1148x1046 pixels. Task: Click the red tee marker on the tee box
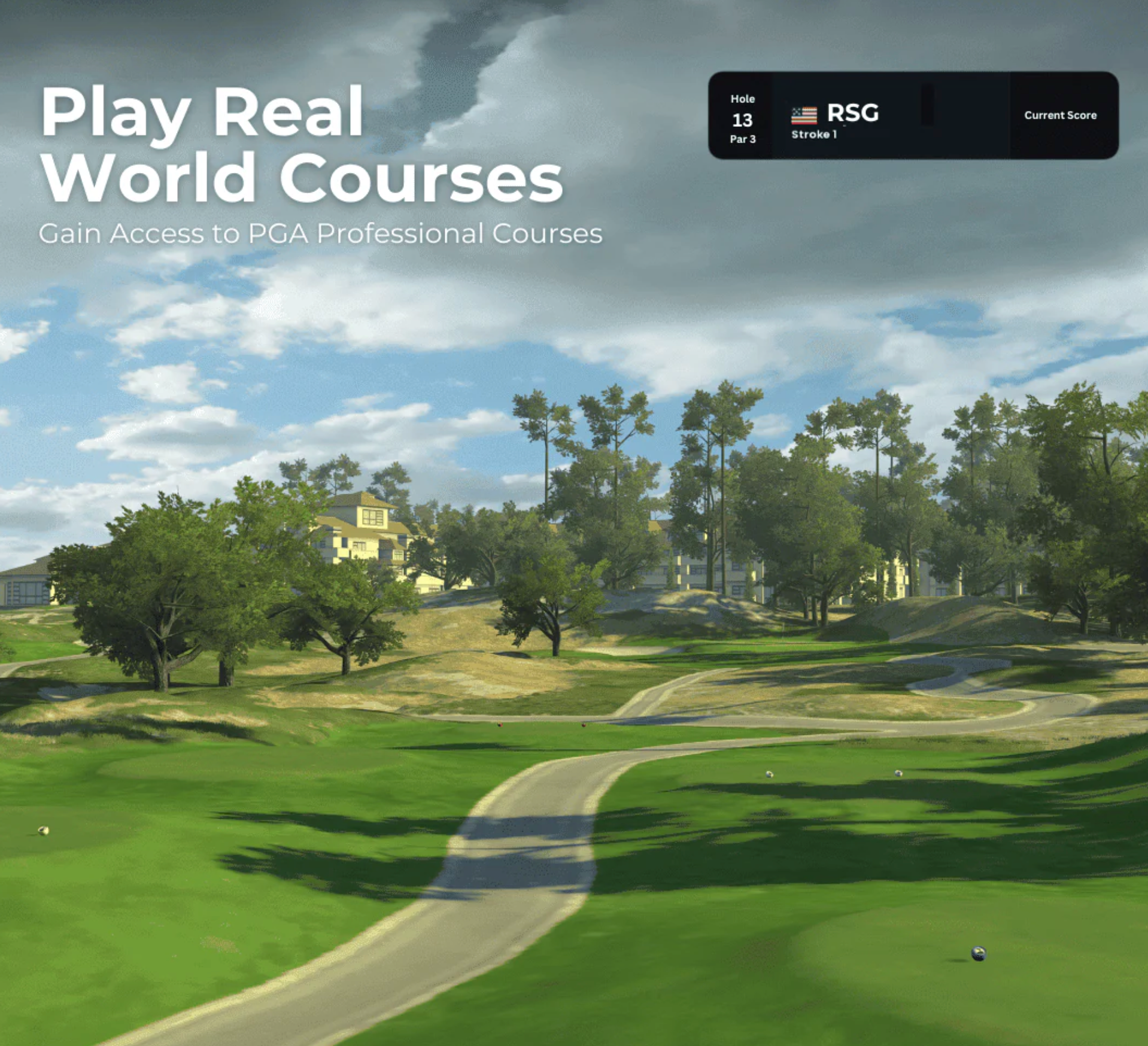click(500, 725)
